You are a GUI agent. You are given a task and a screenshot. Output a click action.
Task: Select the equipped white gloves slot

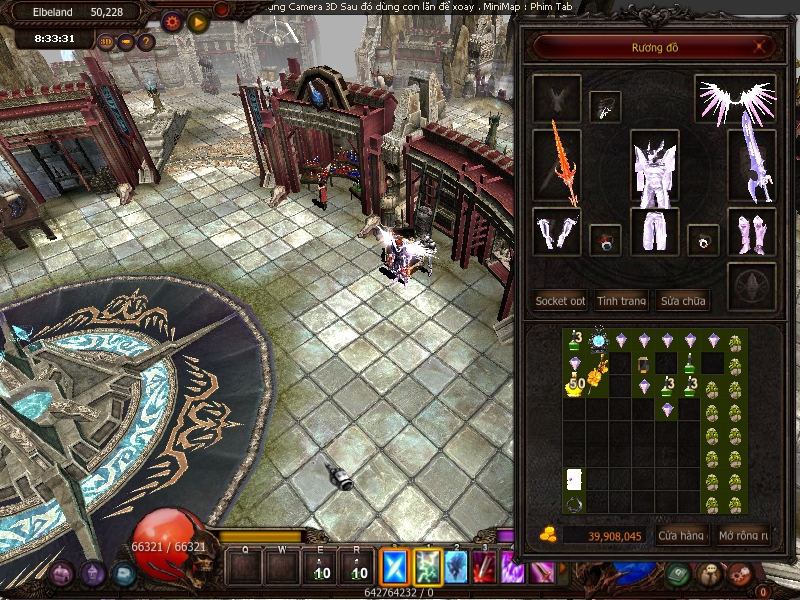(x=557, y=232)
